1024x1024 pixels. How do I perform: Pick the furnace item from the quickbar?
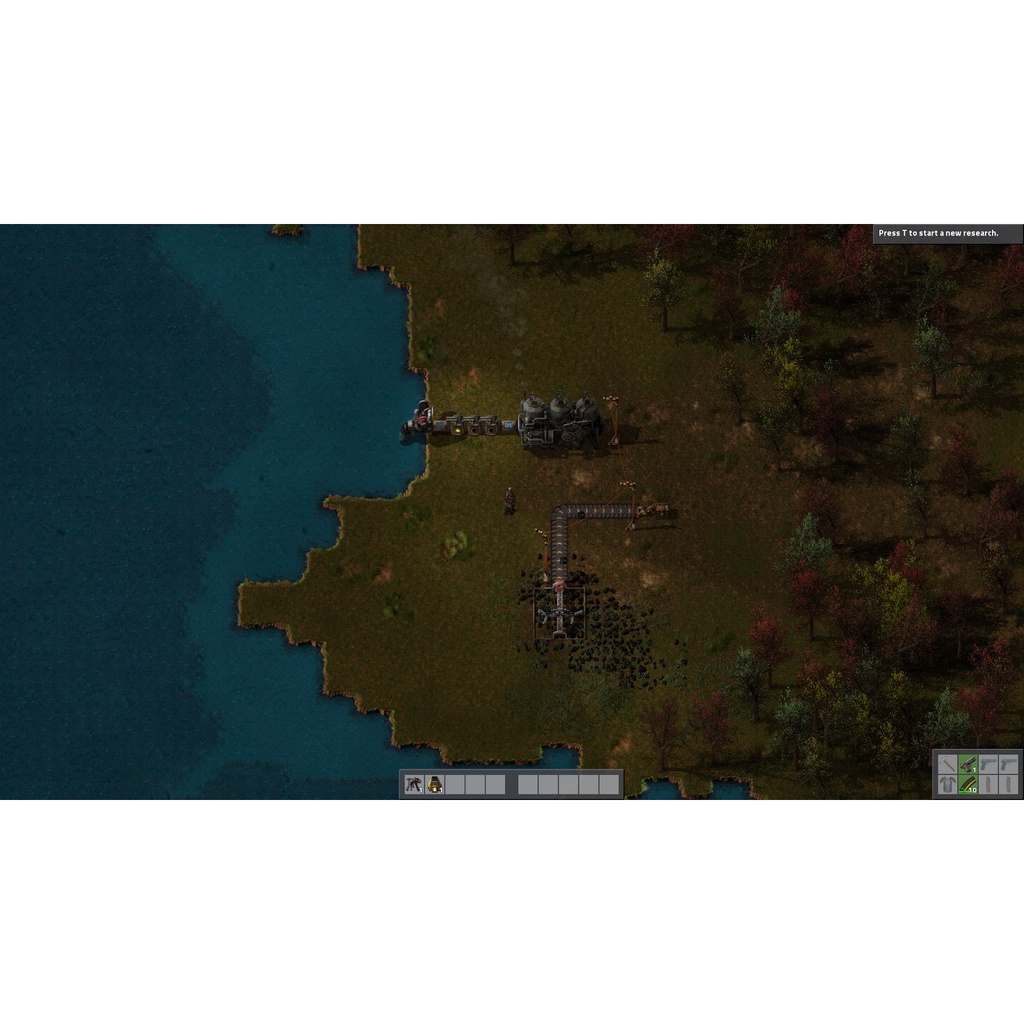[435, 784]
